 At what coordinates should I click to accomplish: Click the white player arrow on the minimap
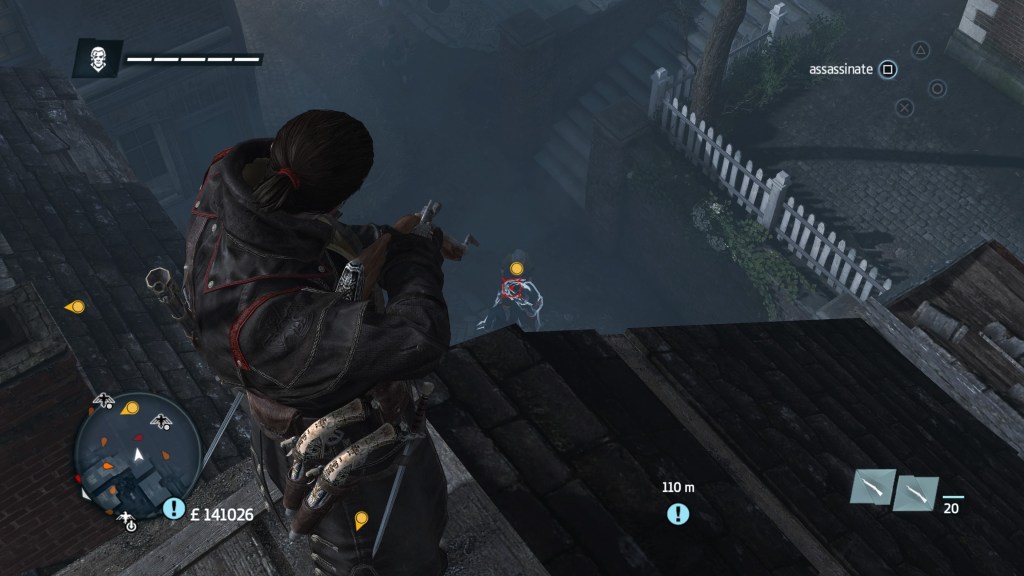[x=140, y=455]
